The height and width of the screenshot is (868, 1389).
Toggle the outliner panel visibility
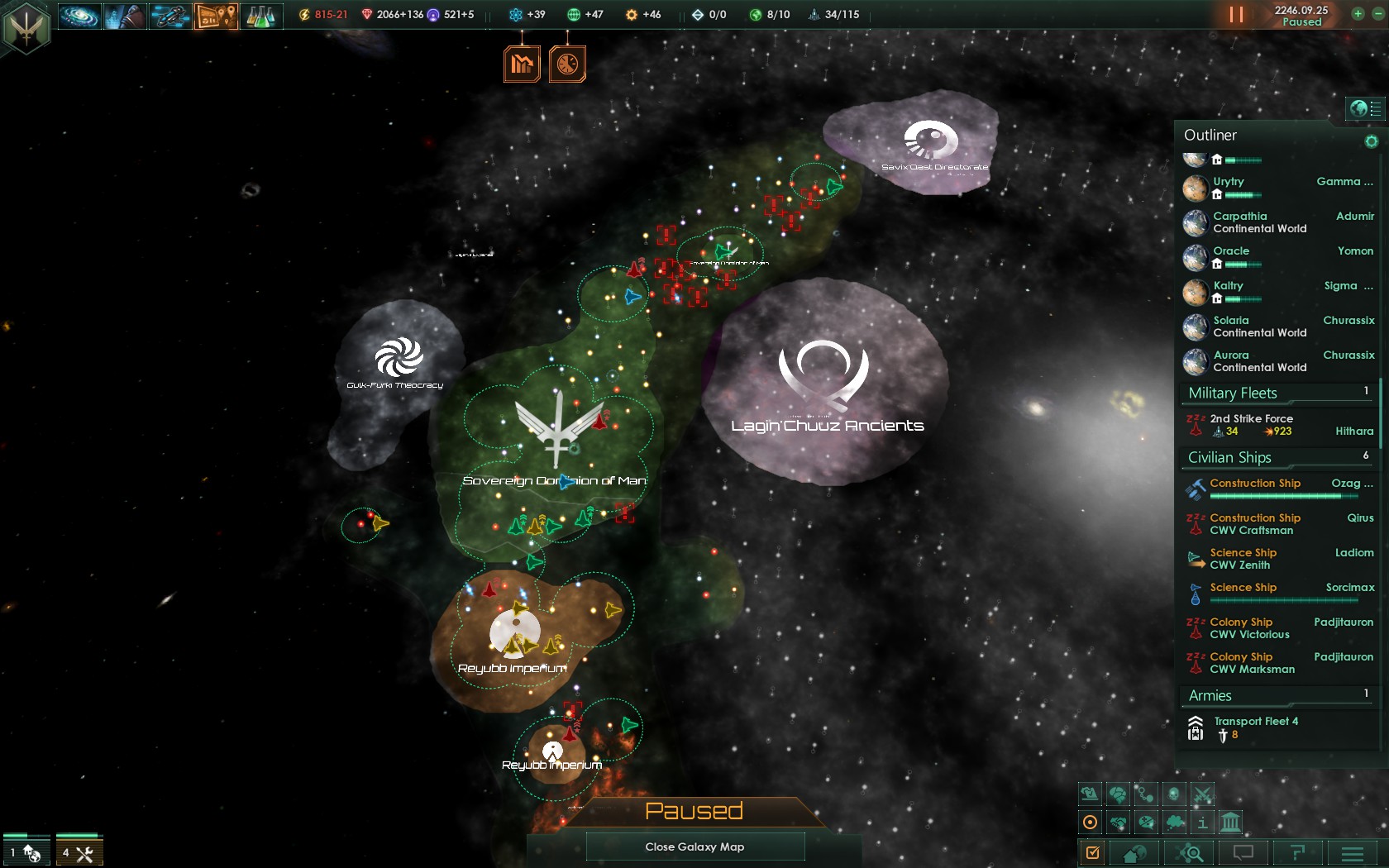click(1366, 108)
